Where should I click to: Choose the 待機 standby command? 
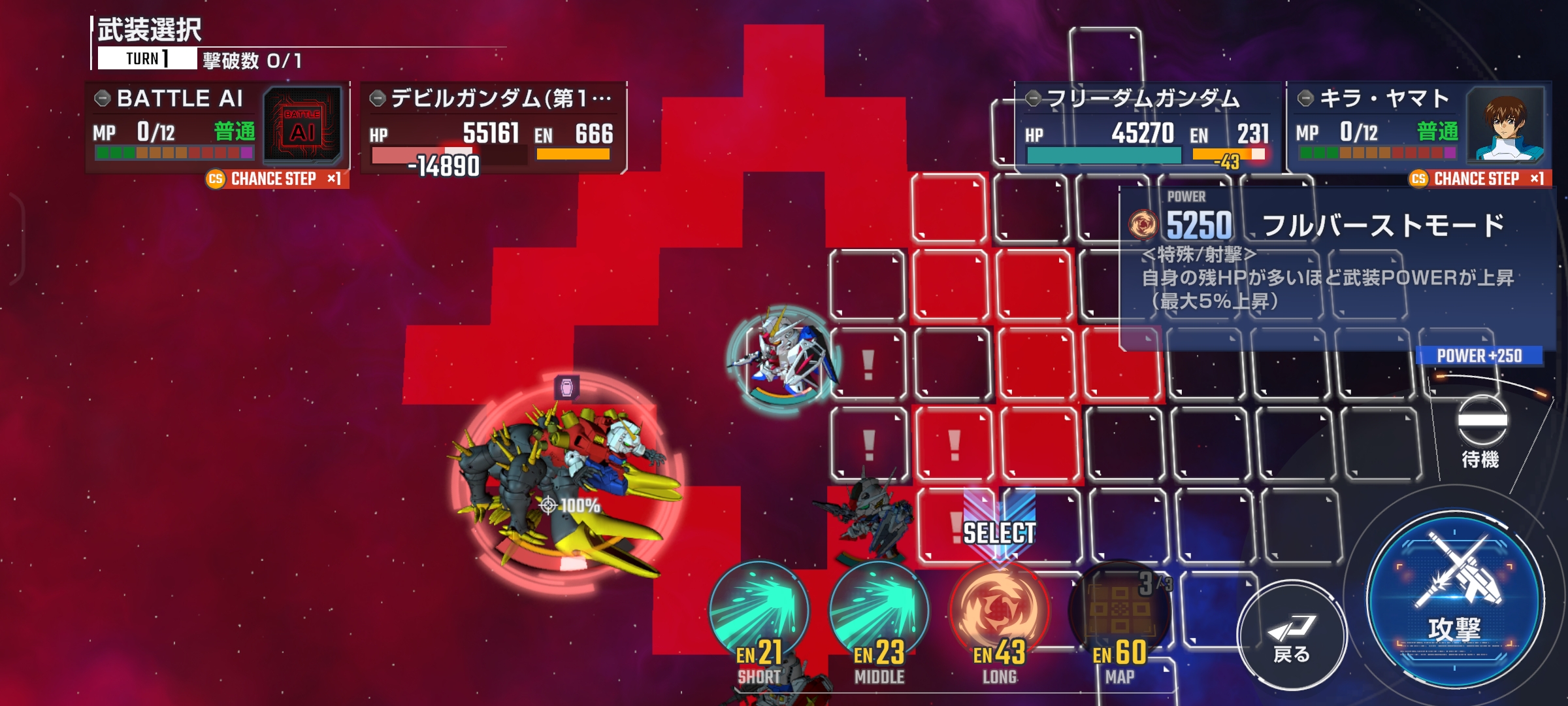tap(1482, 431)
